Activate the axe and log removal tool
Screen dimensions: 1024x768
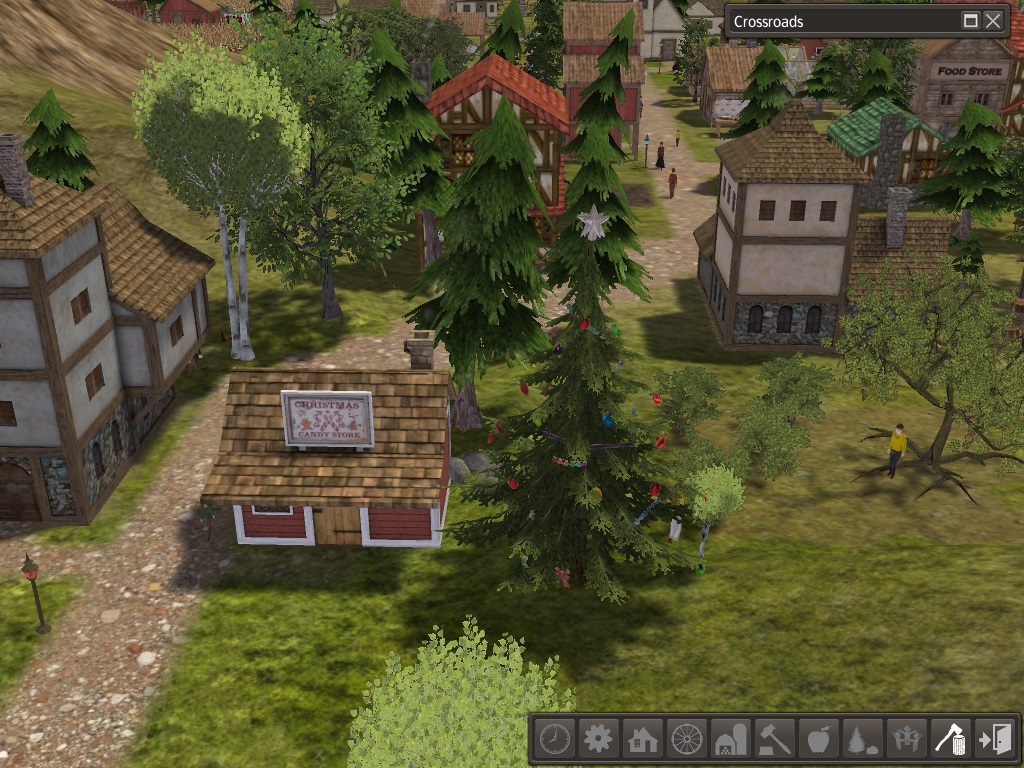point(950,740)
